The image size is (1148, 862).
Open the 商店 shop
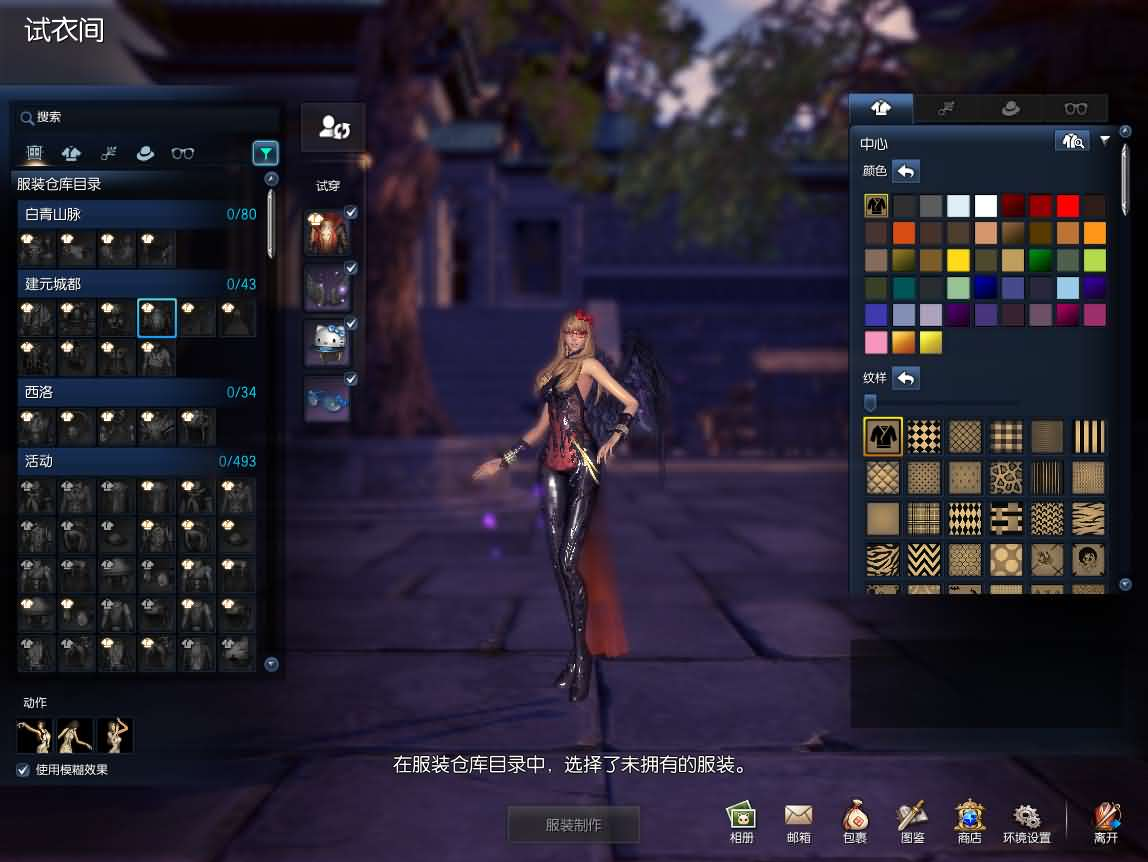[x=969, y=822]
